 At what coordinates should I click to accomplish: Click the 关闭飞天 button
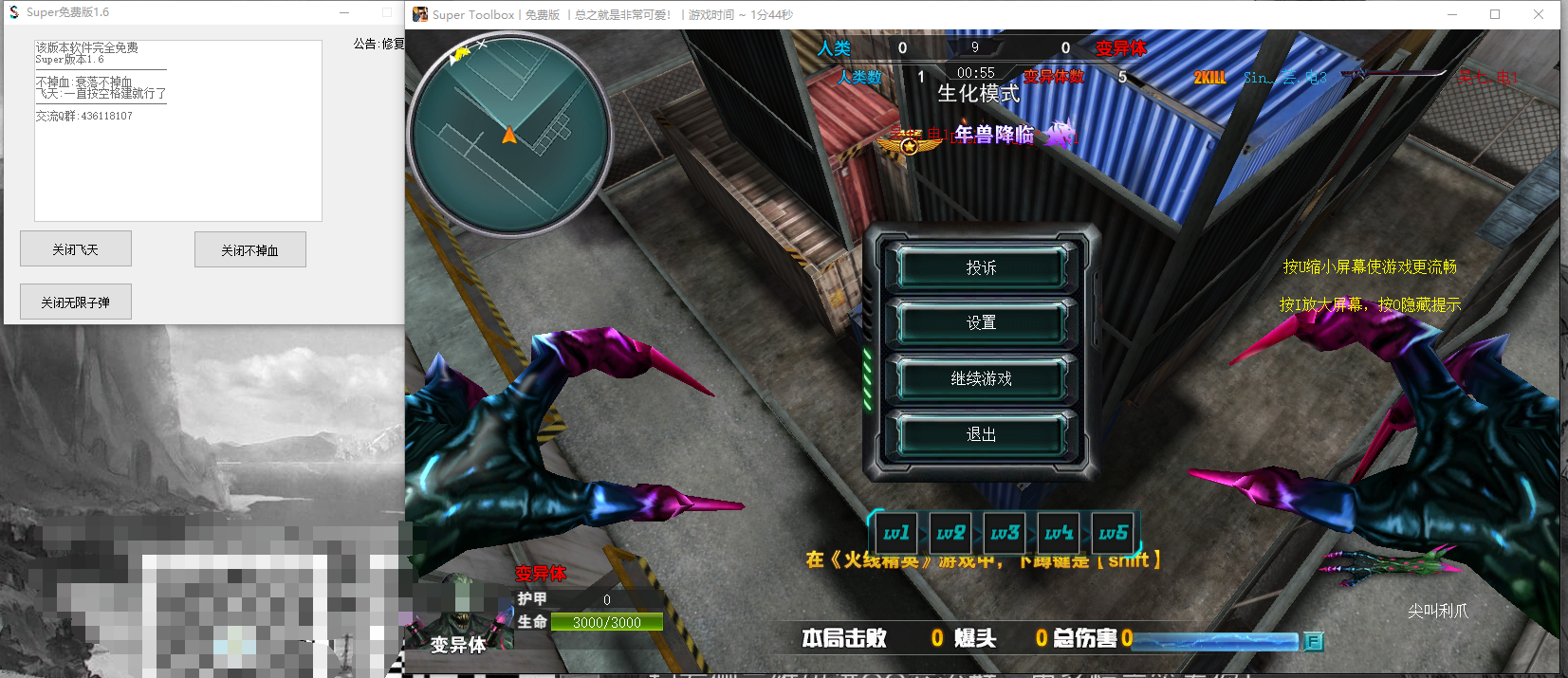point(76,249)
